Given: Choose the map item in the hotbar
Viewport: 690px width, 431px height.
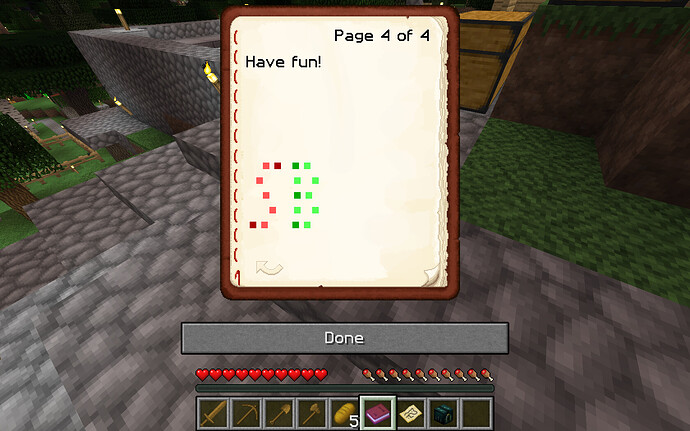Looking at the screenshot, I should pyautogui.click(x=410, y=413).
